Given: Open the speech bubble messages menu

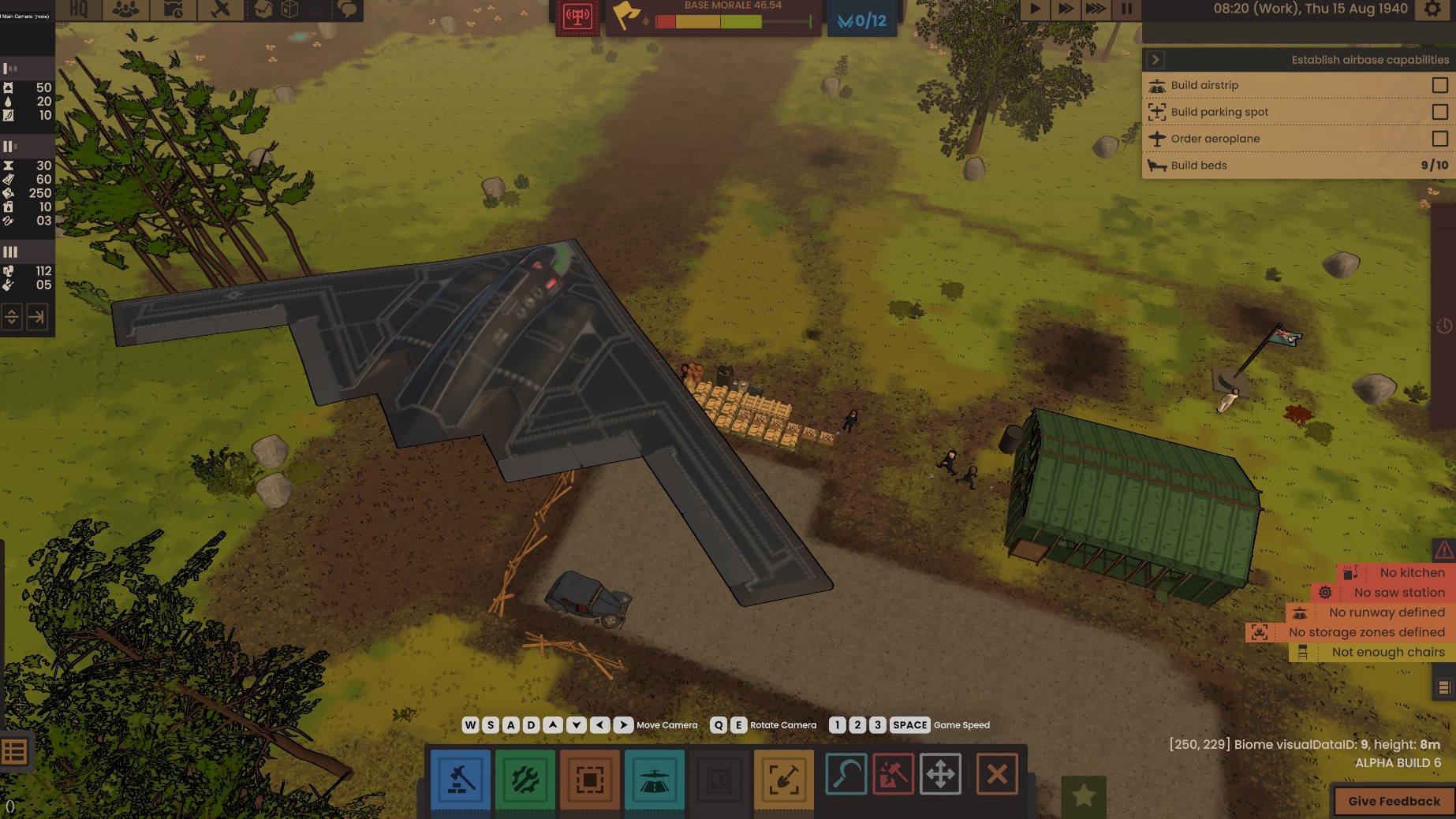Looking at the screenshot, I should [347, 9].
